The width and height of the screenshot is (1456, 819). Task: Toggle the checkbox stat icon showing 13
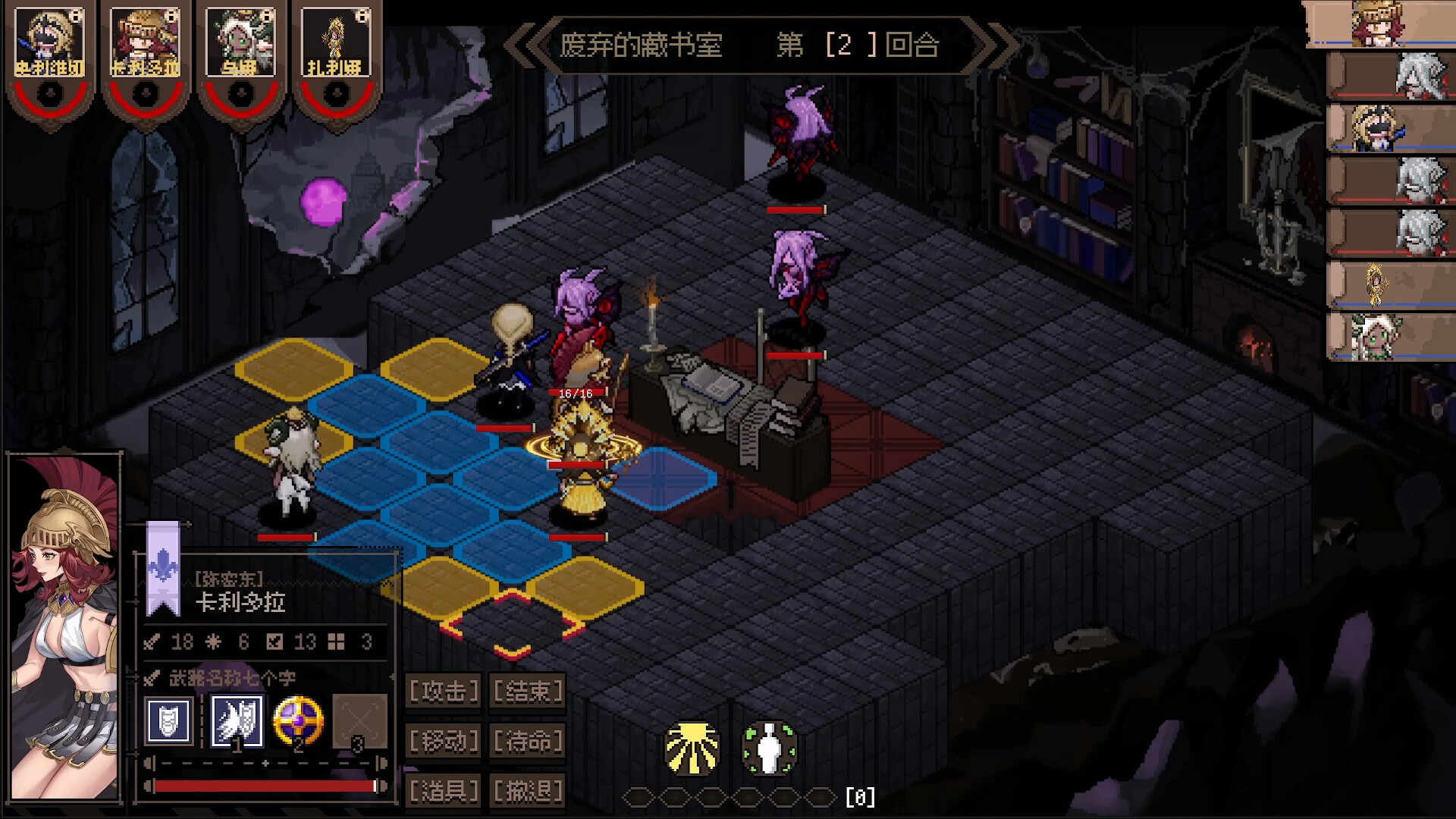coord(275,642)
